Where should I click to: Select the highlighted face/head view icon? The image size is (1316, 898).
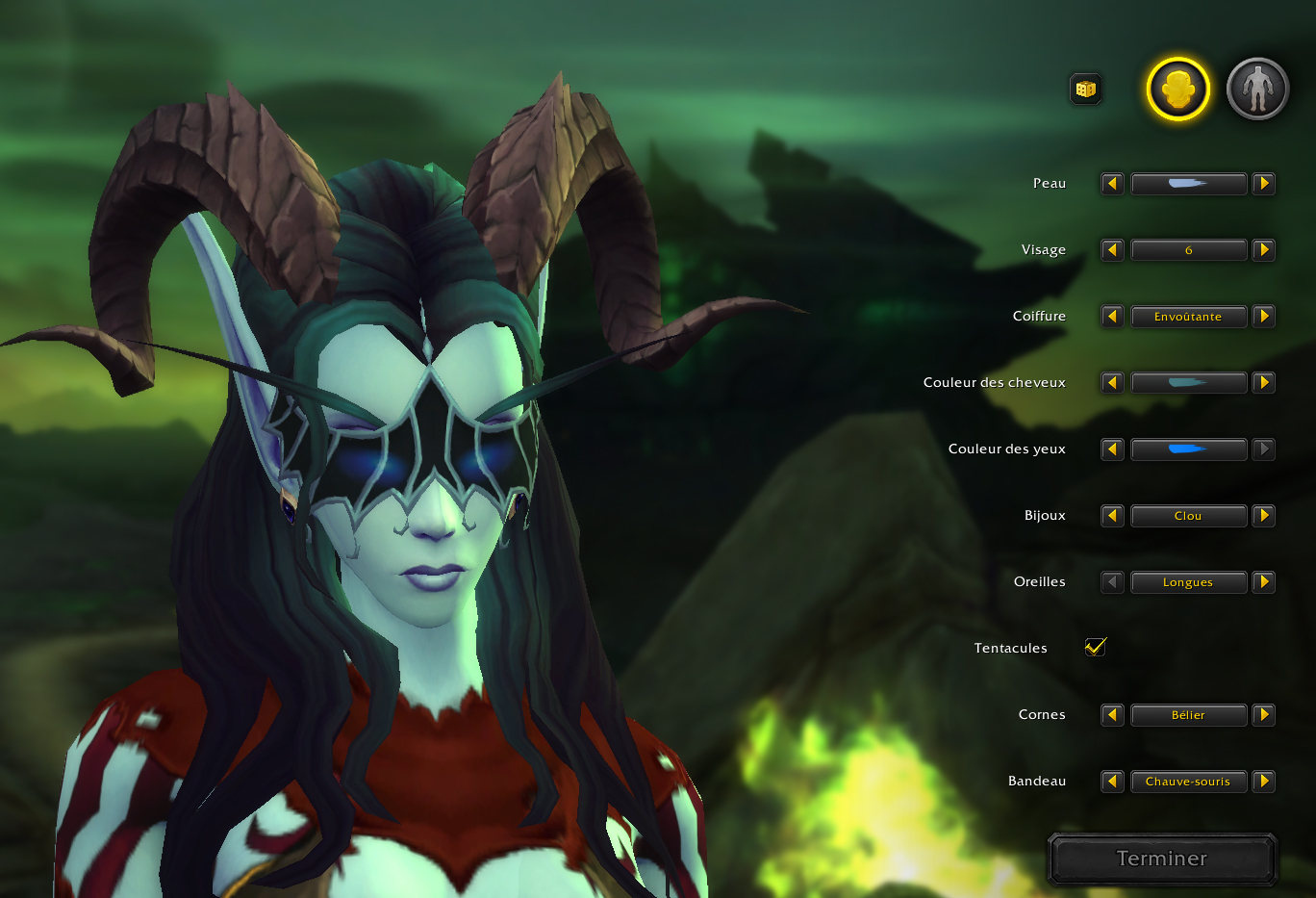tap(1177, 89)
